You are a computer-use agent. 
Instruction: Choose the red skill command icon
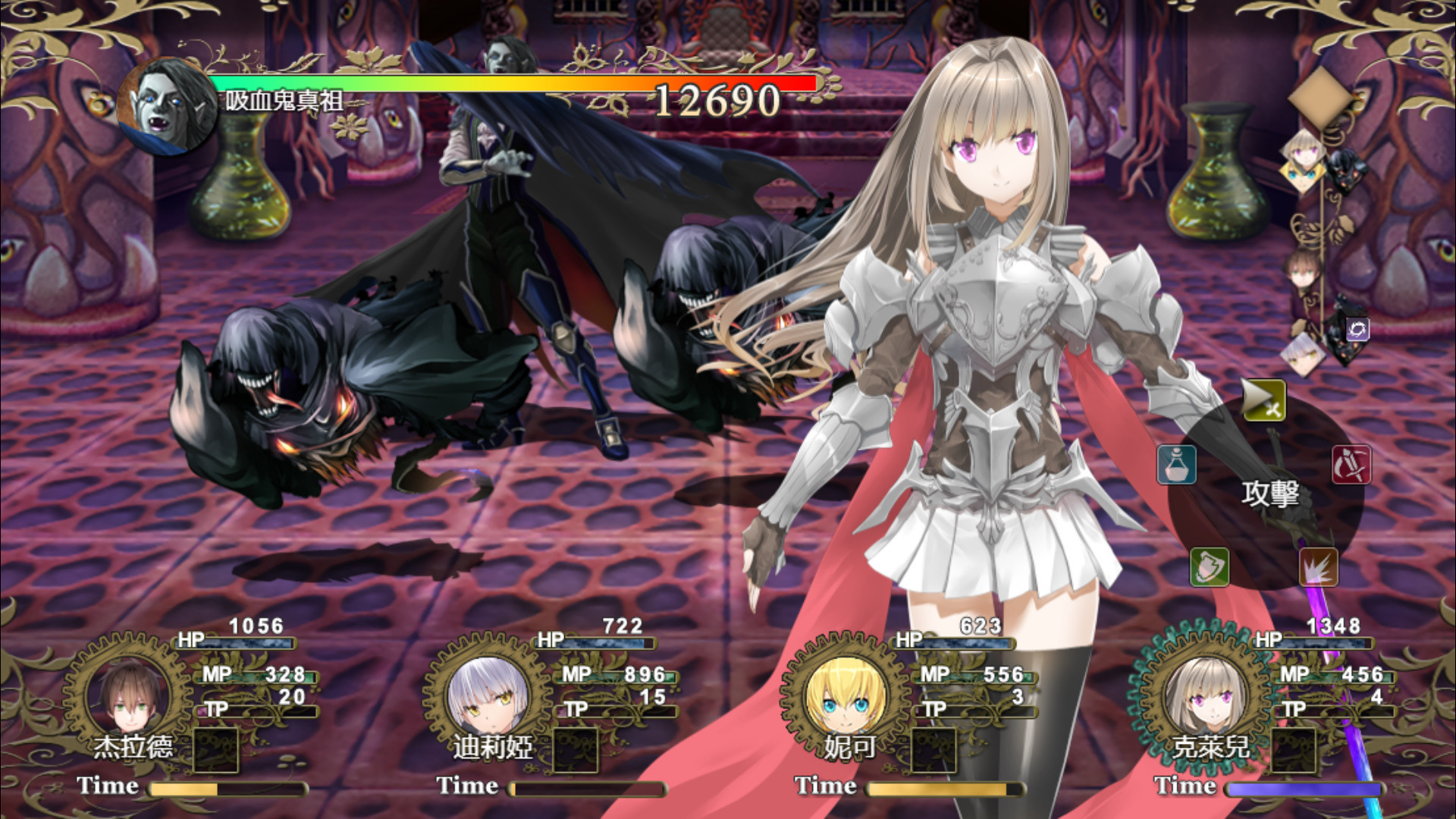coord(1352,466)
